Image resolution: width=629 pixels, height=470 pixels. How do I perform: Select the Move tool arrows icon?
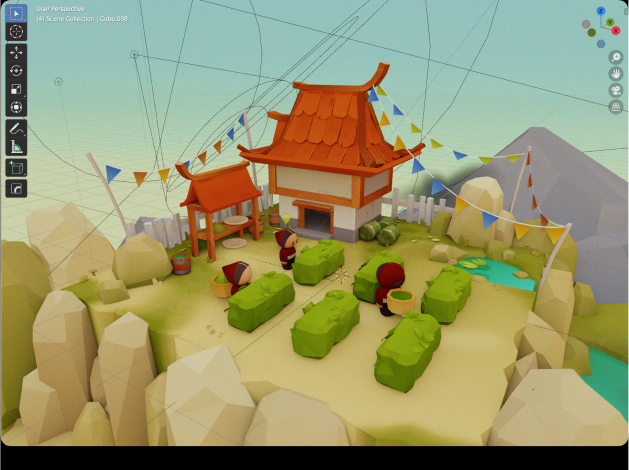(x=16, y=52)
